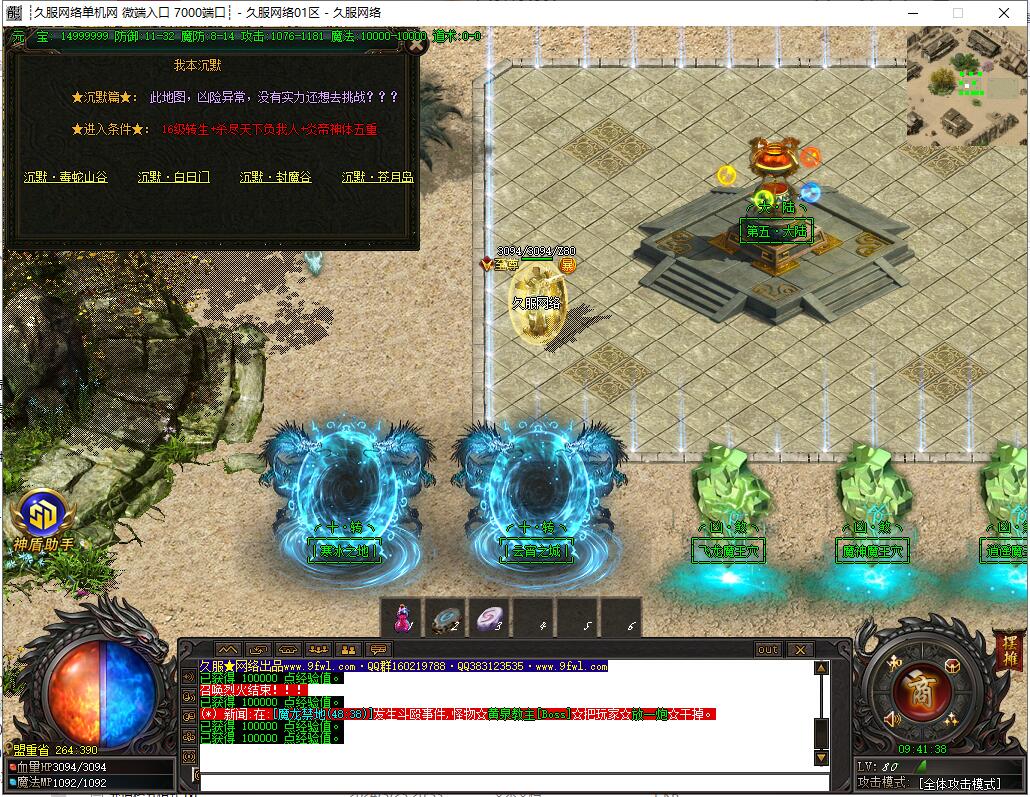Click the chat panel's out button
The image size is (1030, 797).
coord(768,650)
